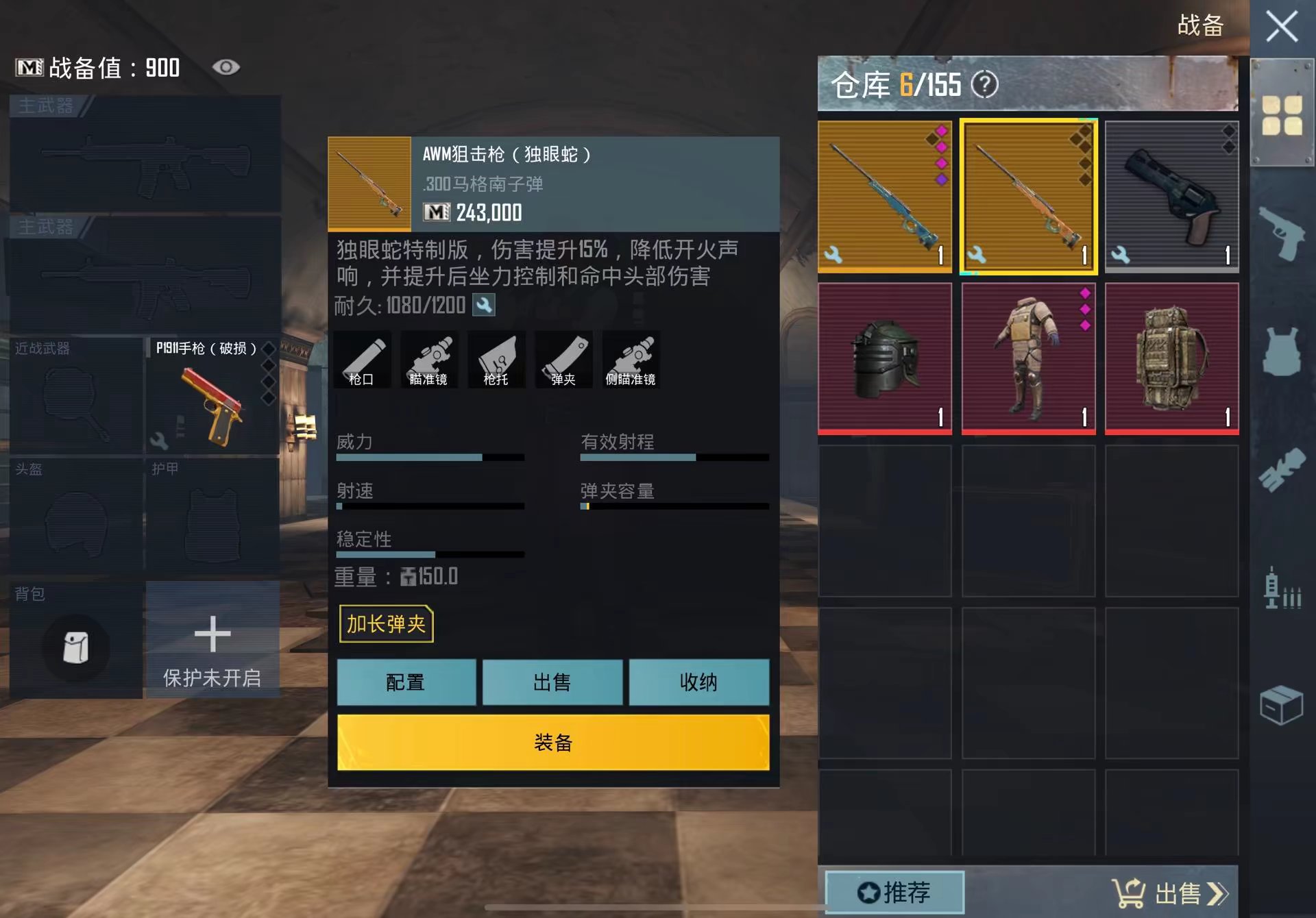Select the 弹夹 magazine attachment slot

pos(563,360)
